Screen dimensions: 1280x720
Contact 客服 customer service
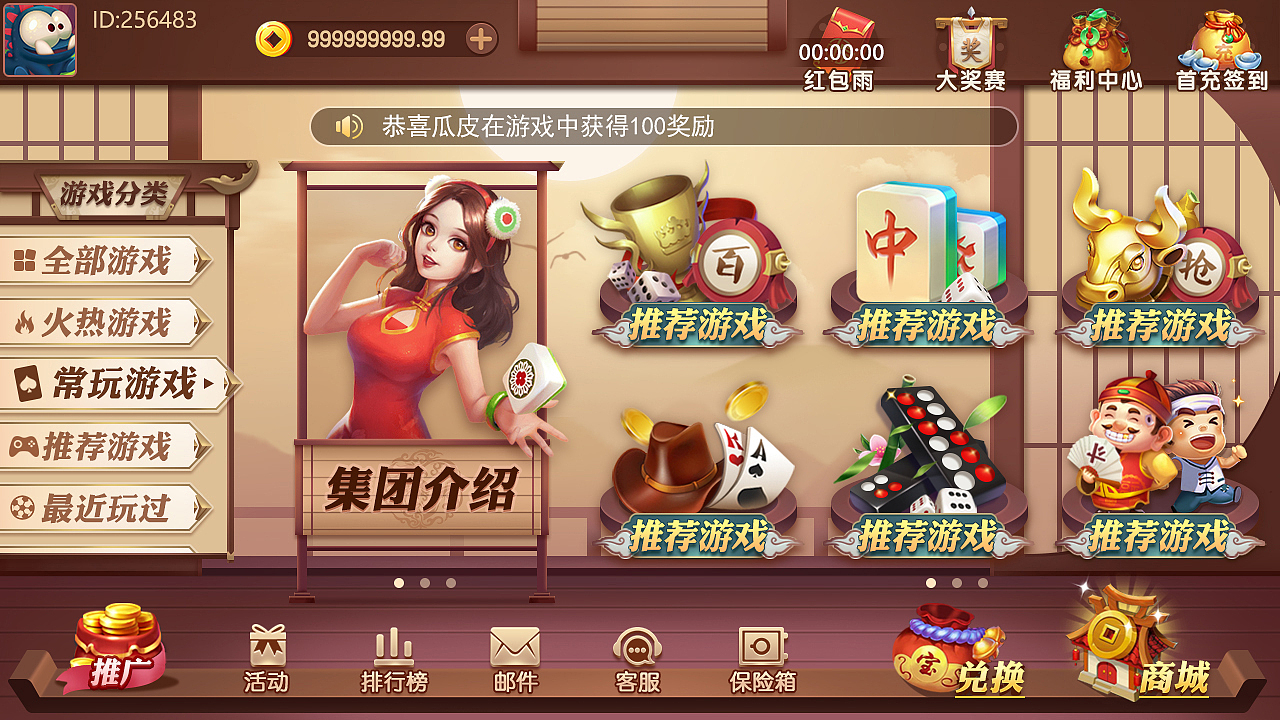(x=640, y=655)
